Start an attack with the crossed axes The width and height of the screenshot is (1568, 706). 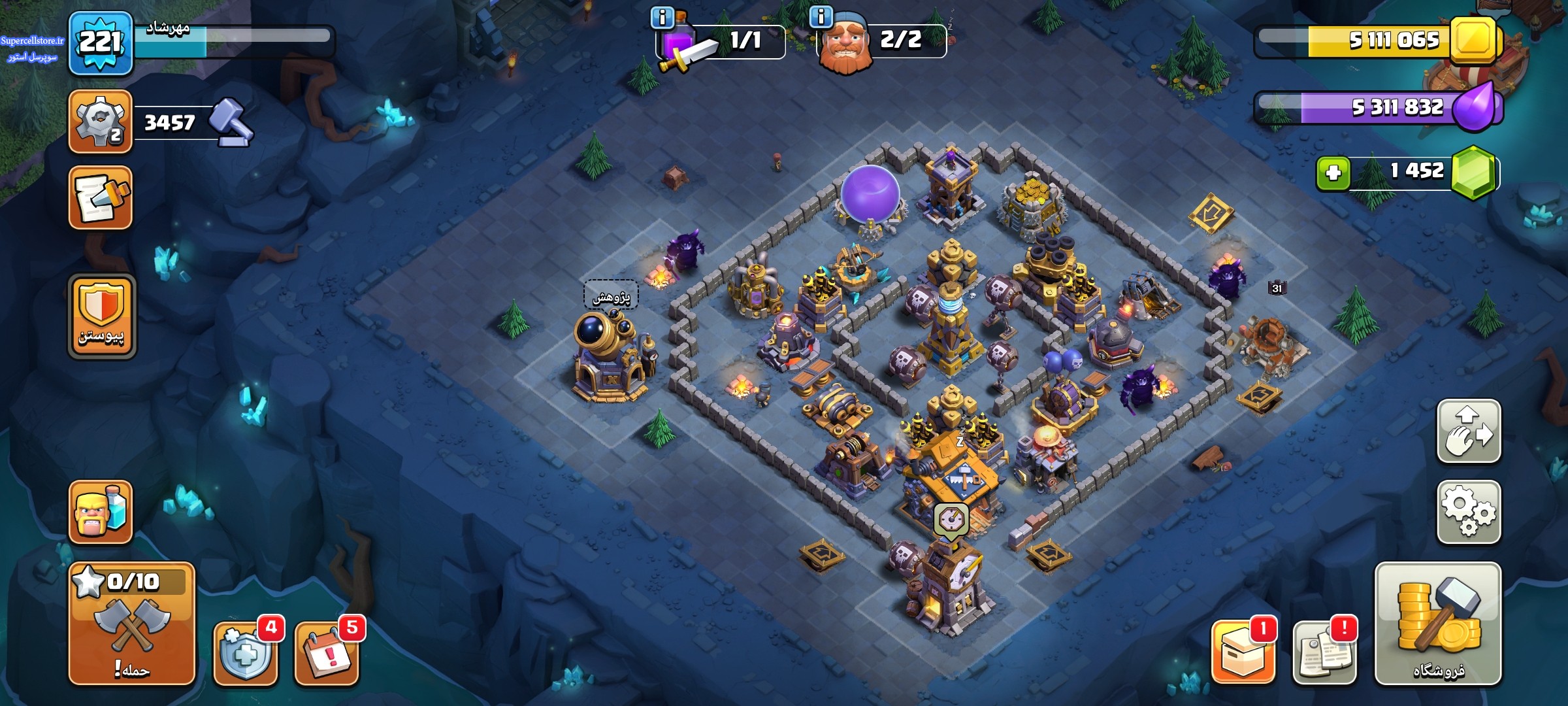click(131, 623)
